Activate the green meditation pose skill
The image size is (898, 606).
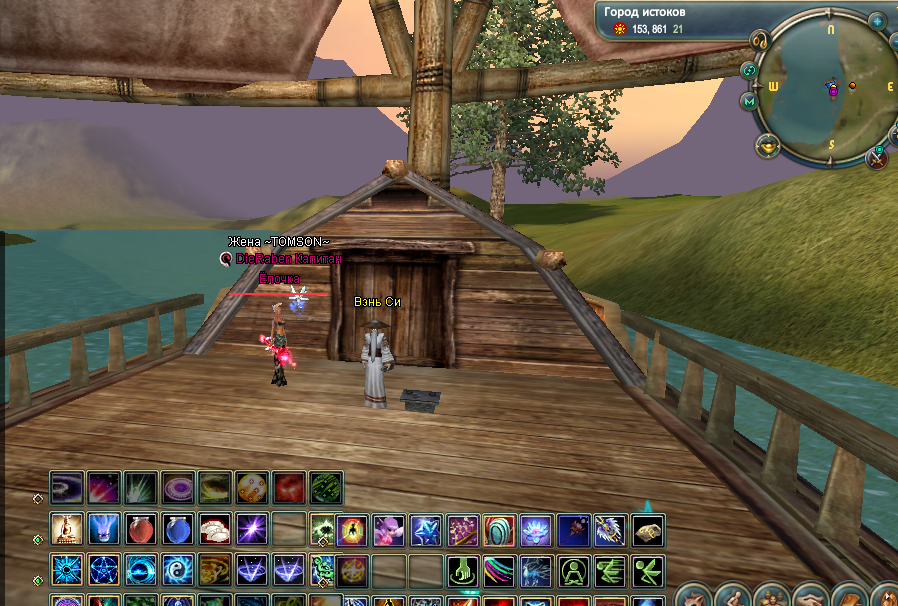pos(573,571)
